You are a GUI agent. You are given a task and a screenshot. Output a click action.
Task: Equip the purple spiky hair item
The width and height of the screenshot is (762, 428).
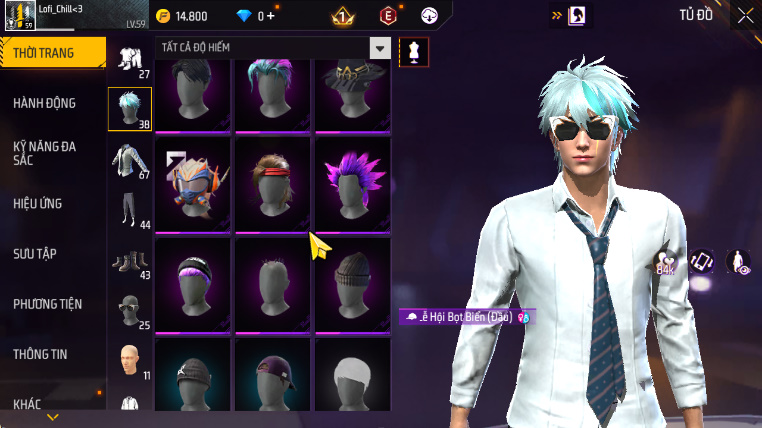[x=352, y=184]
